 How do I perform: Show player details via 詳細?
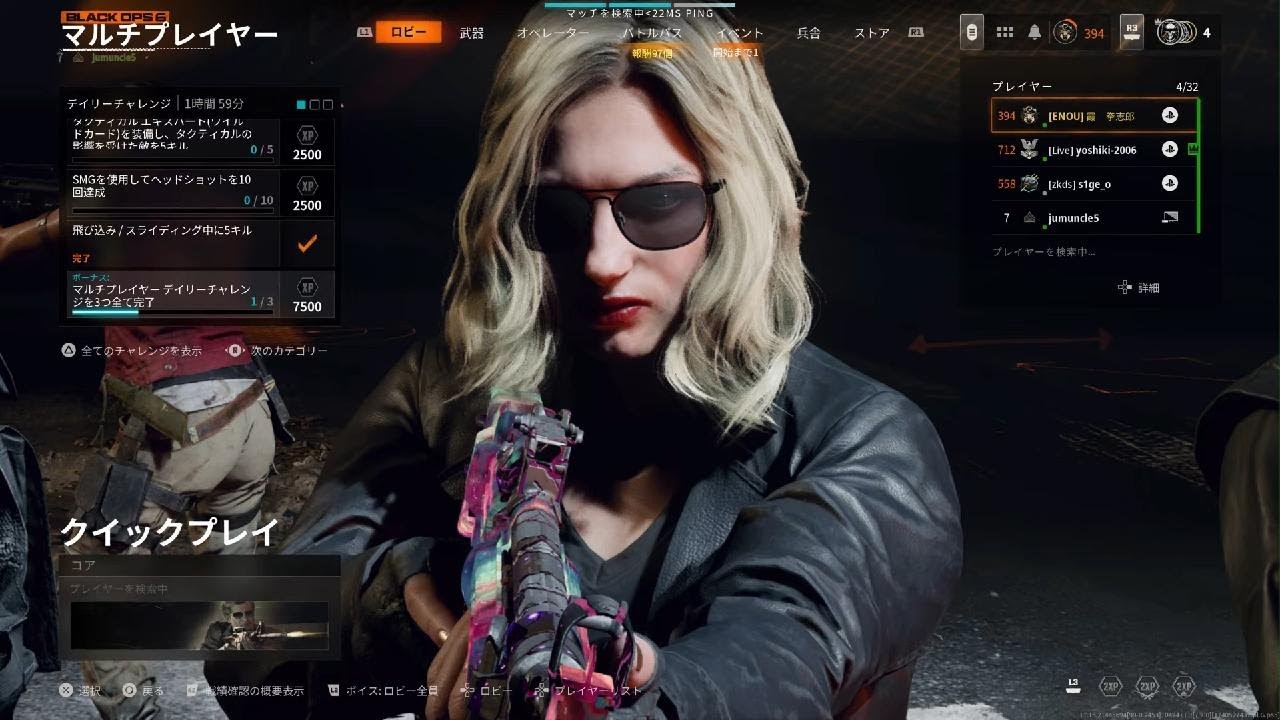coord(1140,288)
